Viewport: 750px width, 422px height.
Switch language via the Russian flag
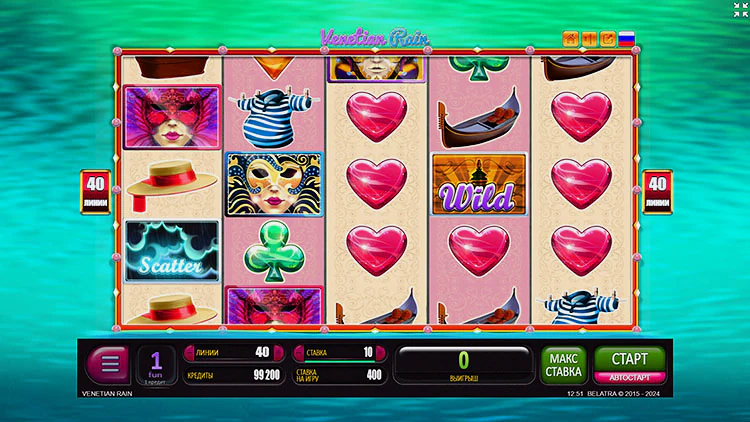point(627,40)
